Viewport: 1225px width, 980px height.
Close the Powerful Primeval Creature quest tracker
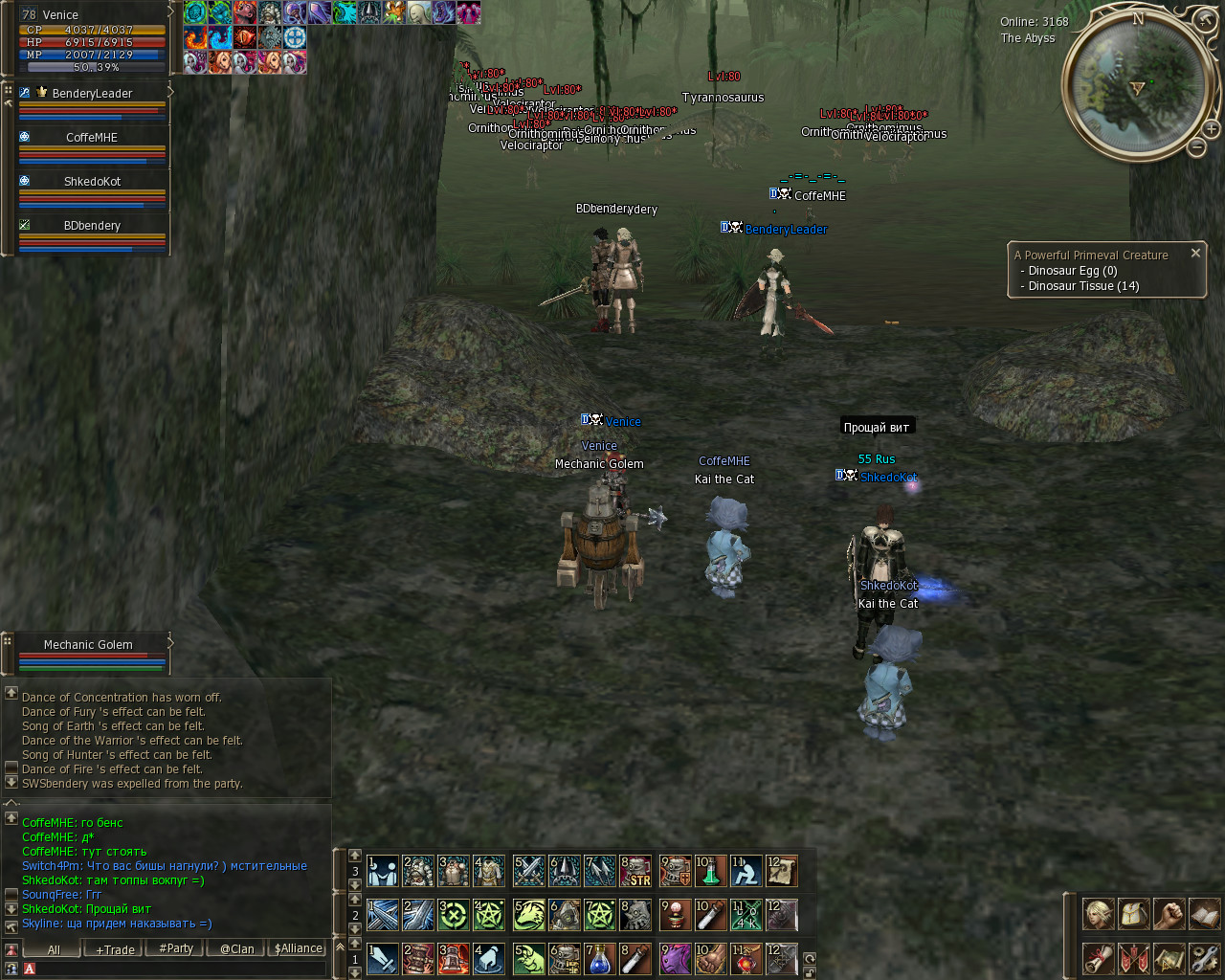pyautogui.click(x=1195, y=254)
